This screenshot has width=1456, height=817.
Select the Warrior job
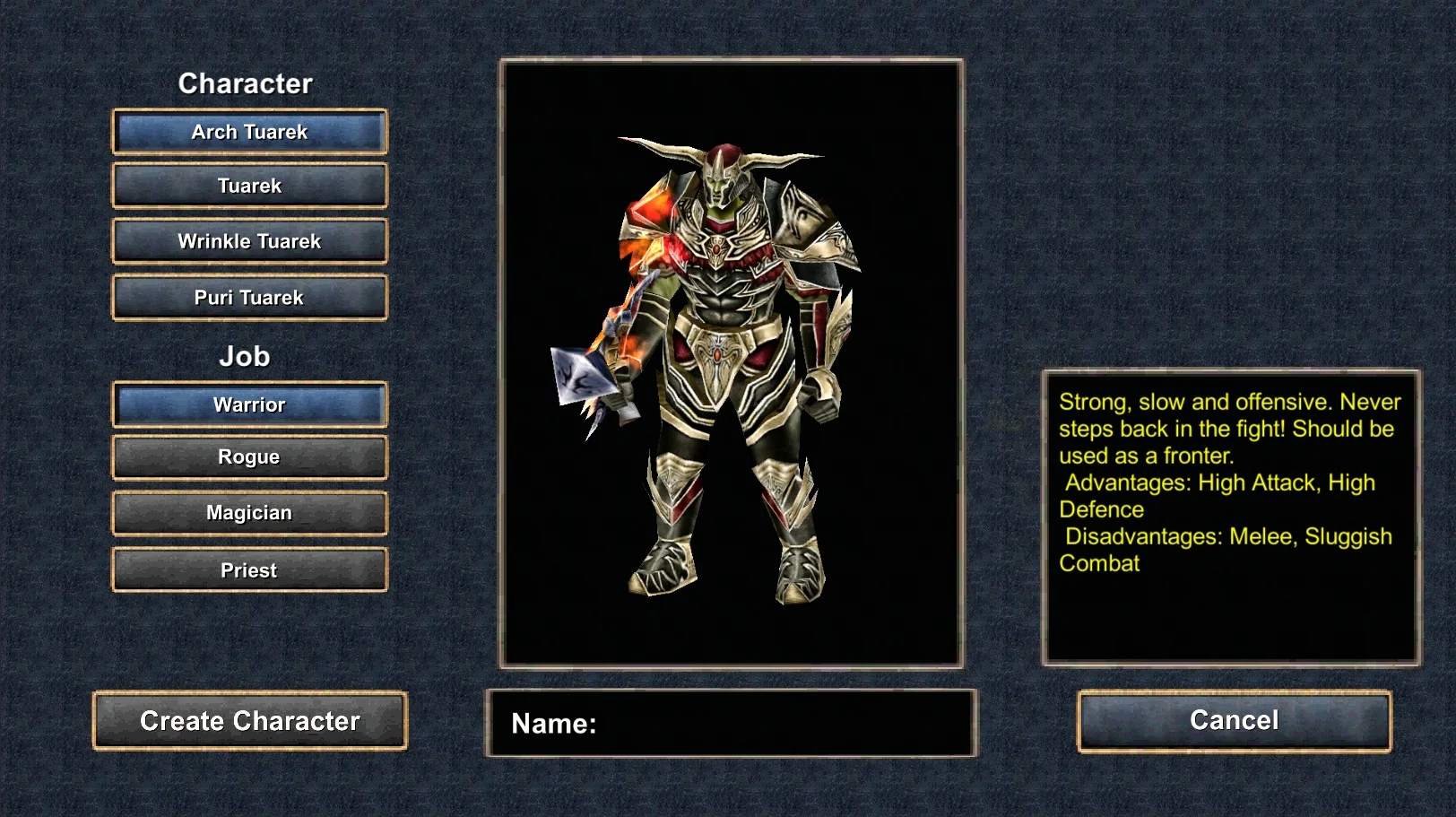coord(249,404)
